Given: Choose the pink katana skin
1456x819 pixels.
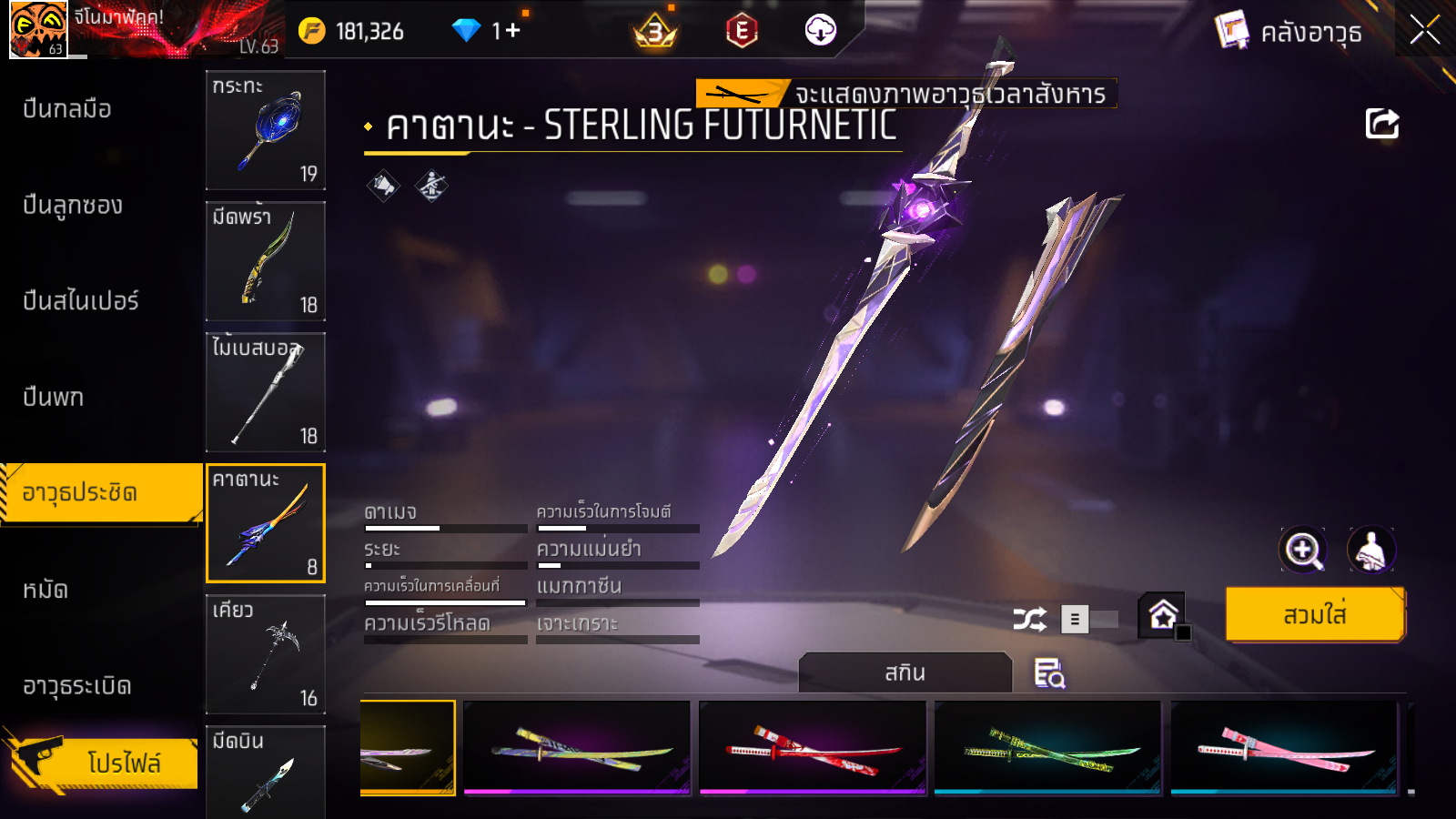Looking at the screenshot, I should pyautogui.click(x=1284, y=748).
